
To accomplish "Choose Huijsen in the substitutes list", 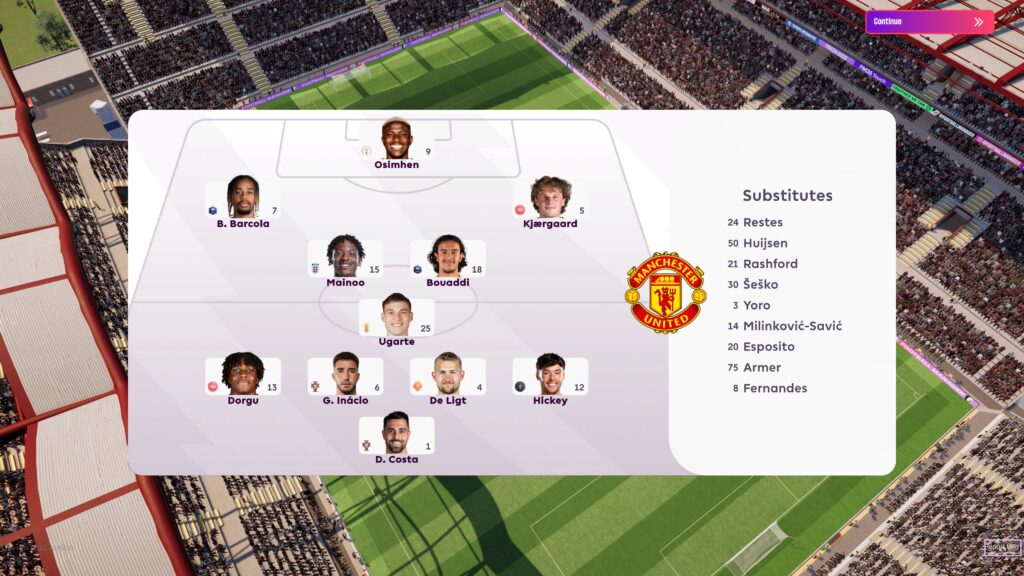I will (765, 243).
